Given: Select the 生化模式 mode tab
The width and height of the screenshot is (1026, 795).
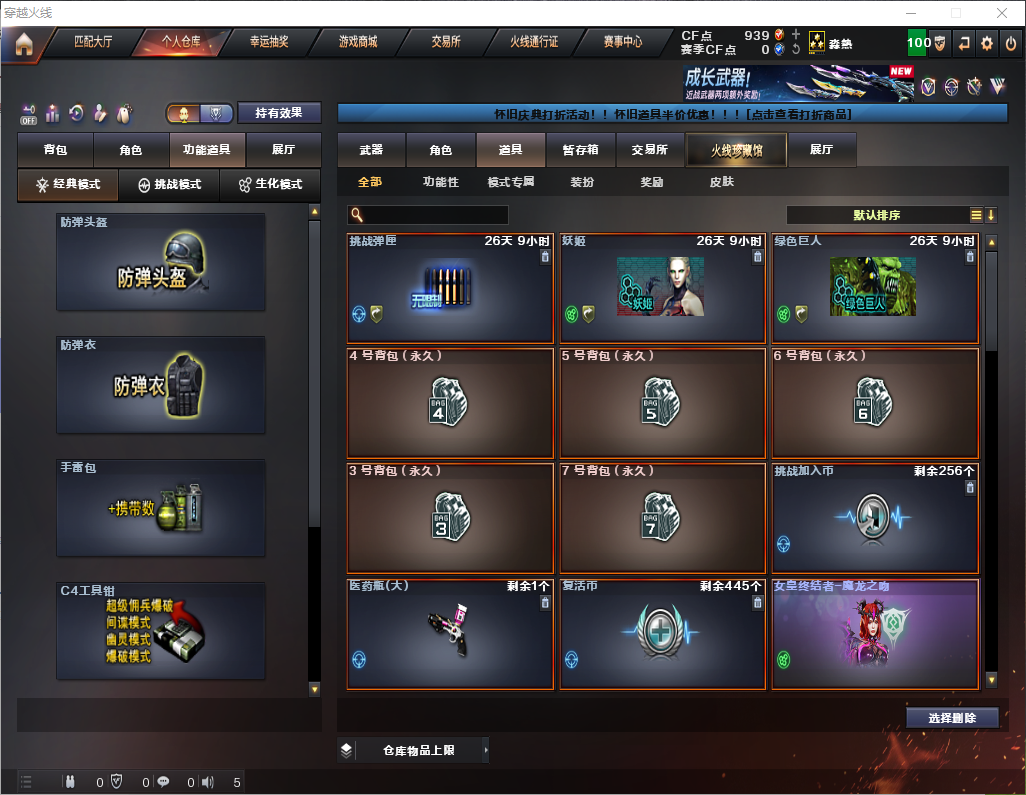Looking at the screenshot, I should [270, 185].
